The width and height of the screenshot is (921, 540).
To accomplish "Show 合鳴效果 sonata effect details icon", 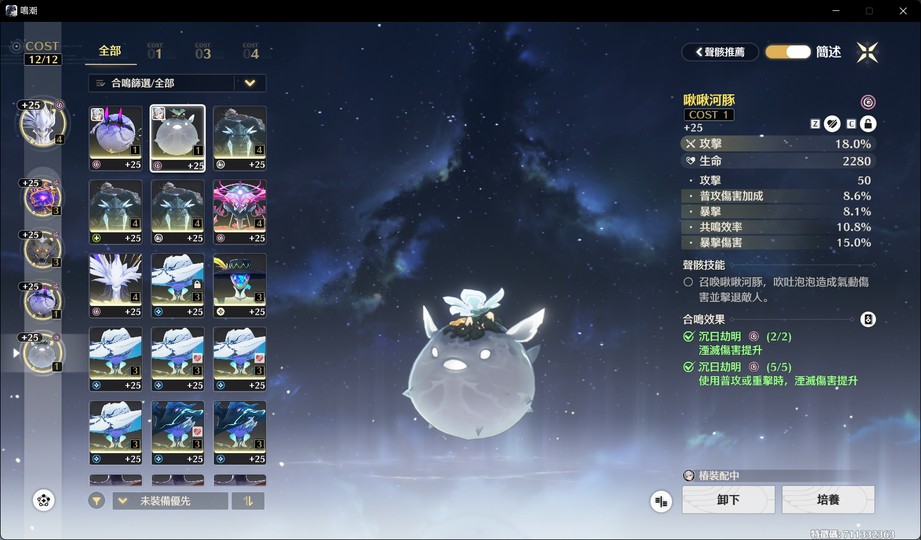I will tap(868, 320).
